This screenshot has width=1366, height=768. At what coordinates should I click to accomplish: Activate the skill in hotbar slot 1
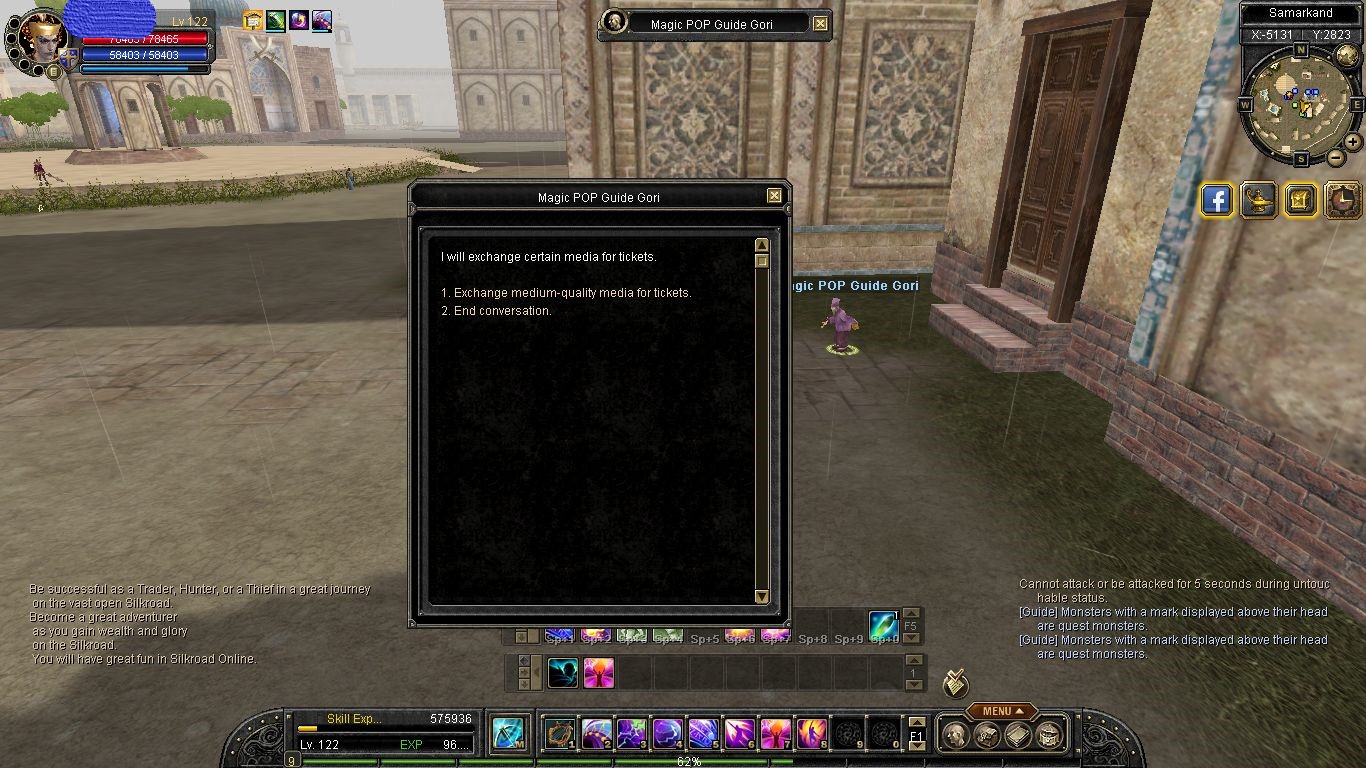[559, 734]
